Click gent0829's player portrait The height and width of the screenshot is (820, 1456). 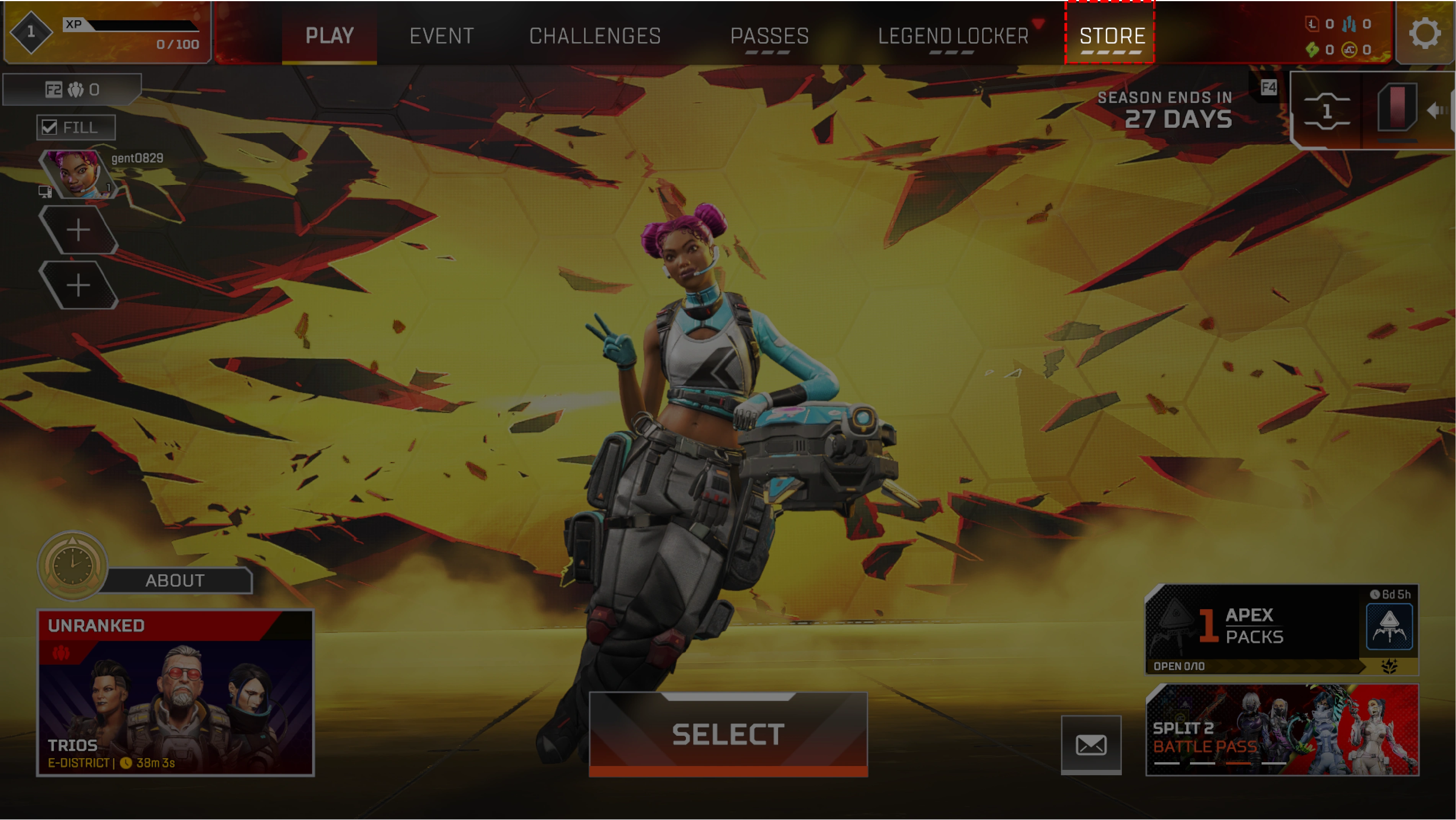pyautogui.click(x=76, y=173)
